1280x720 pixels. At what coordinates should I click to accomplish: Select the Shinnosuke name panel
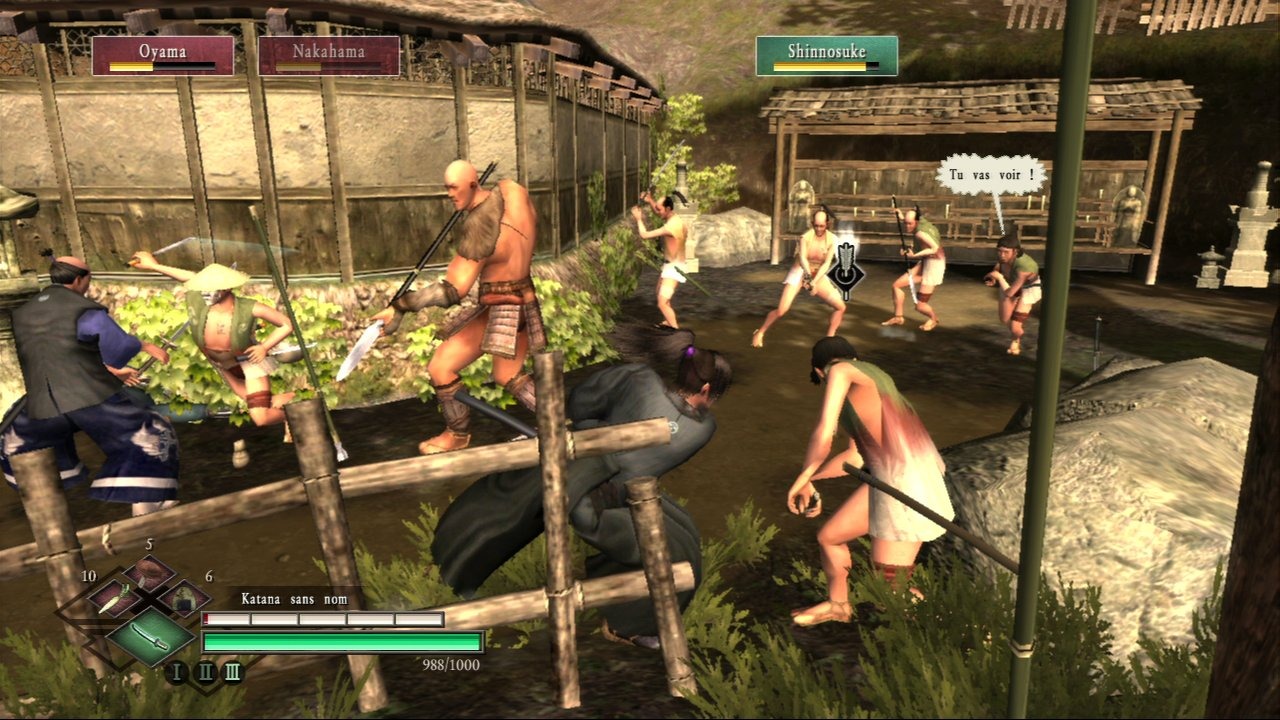[x=826, y=56]
